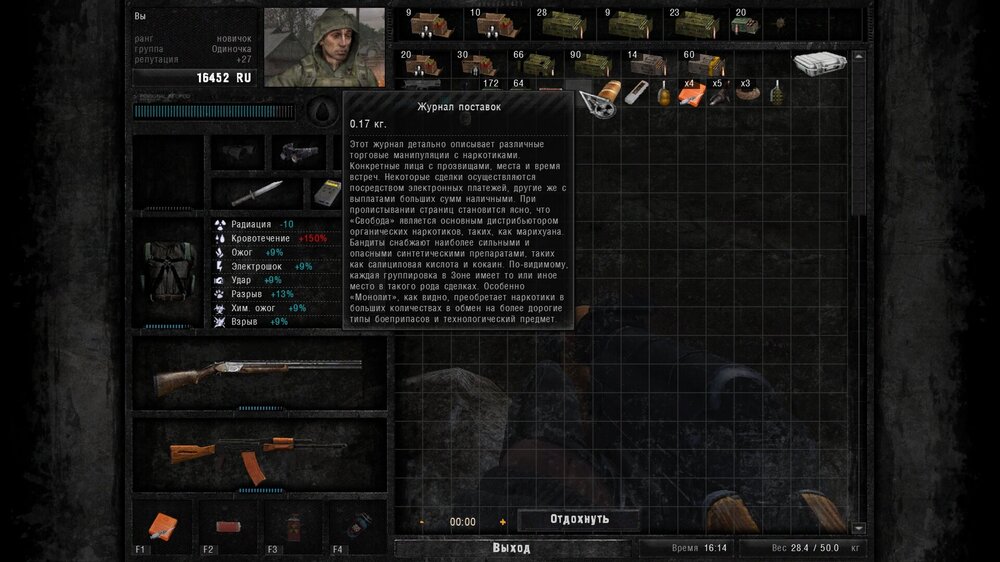Select the white metal case in inventory
The width and height of the screenshot is (1000, 562).
820,63
